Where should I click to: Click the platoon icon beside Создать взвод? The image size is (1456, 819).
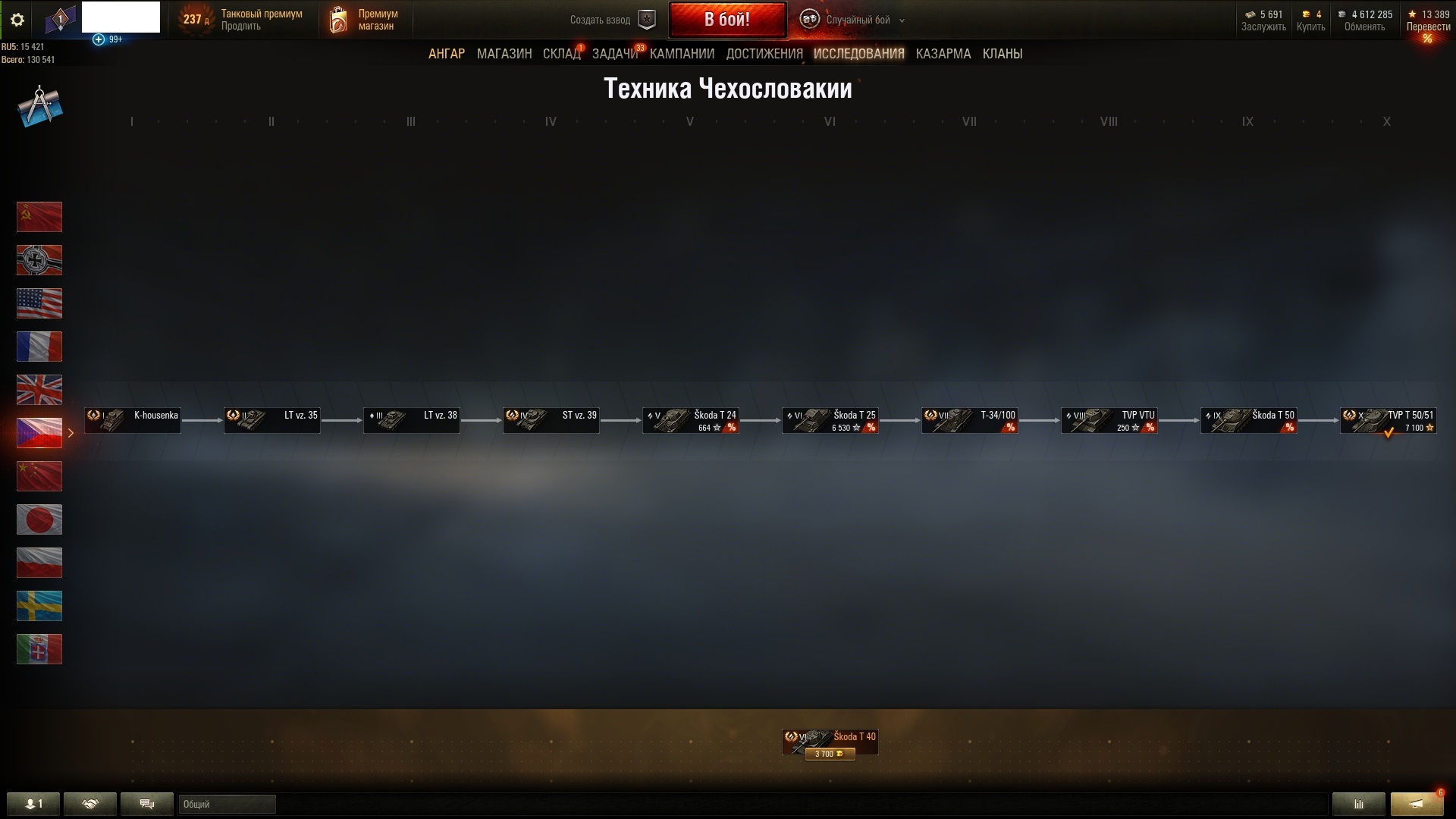(x=646, y=20)
